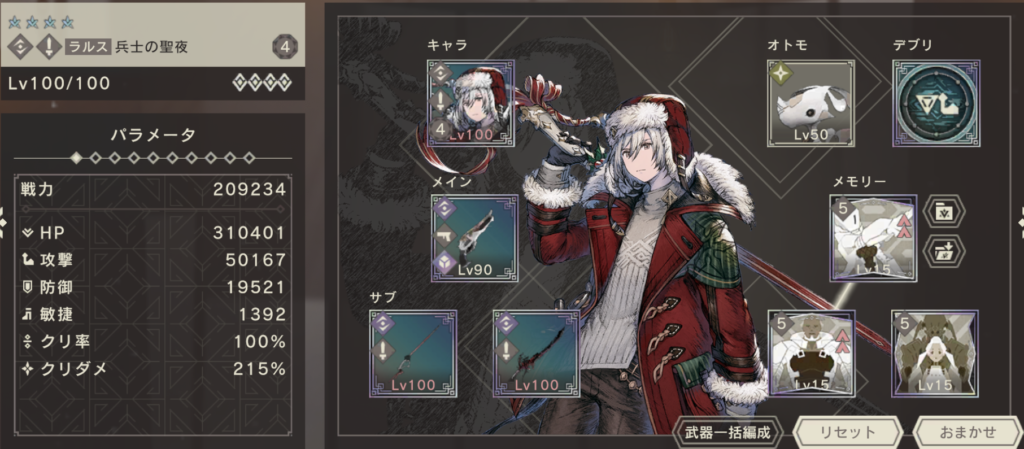1024x449 pixels.
Task: Open the メイン Lv90 gun weapon slot
Action: pyautogui.click(x=475, y=238)
